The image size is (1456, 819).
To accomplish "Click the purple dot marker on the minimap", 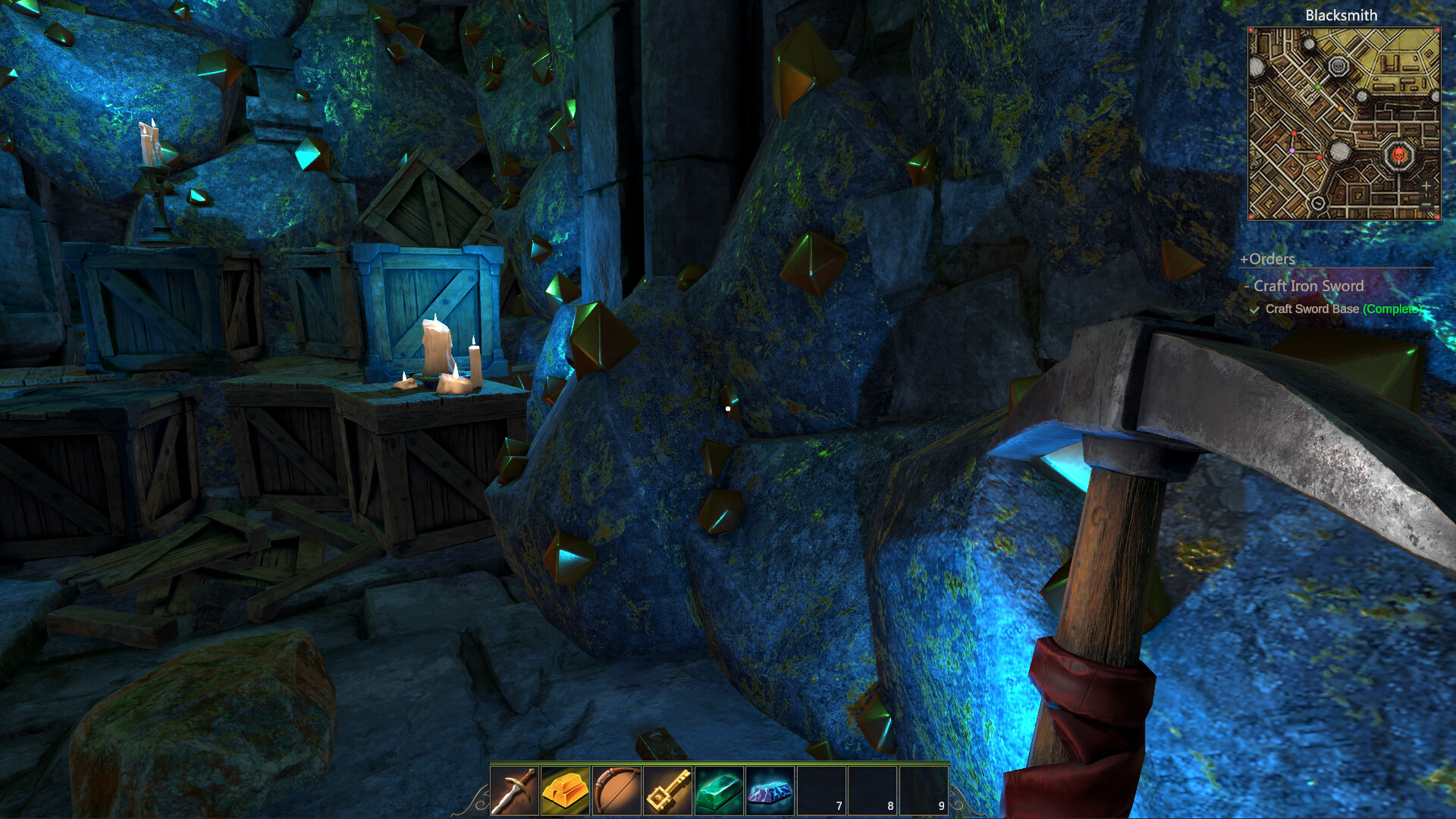I will (1292, 151).
